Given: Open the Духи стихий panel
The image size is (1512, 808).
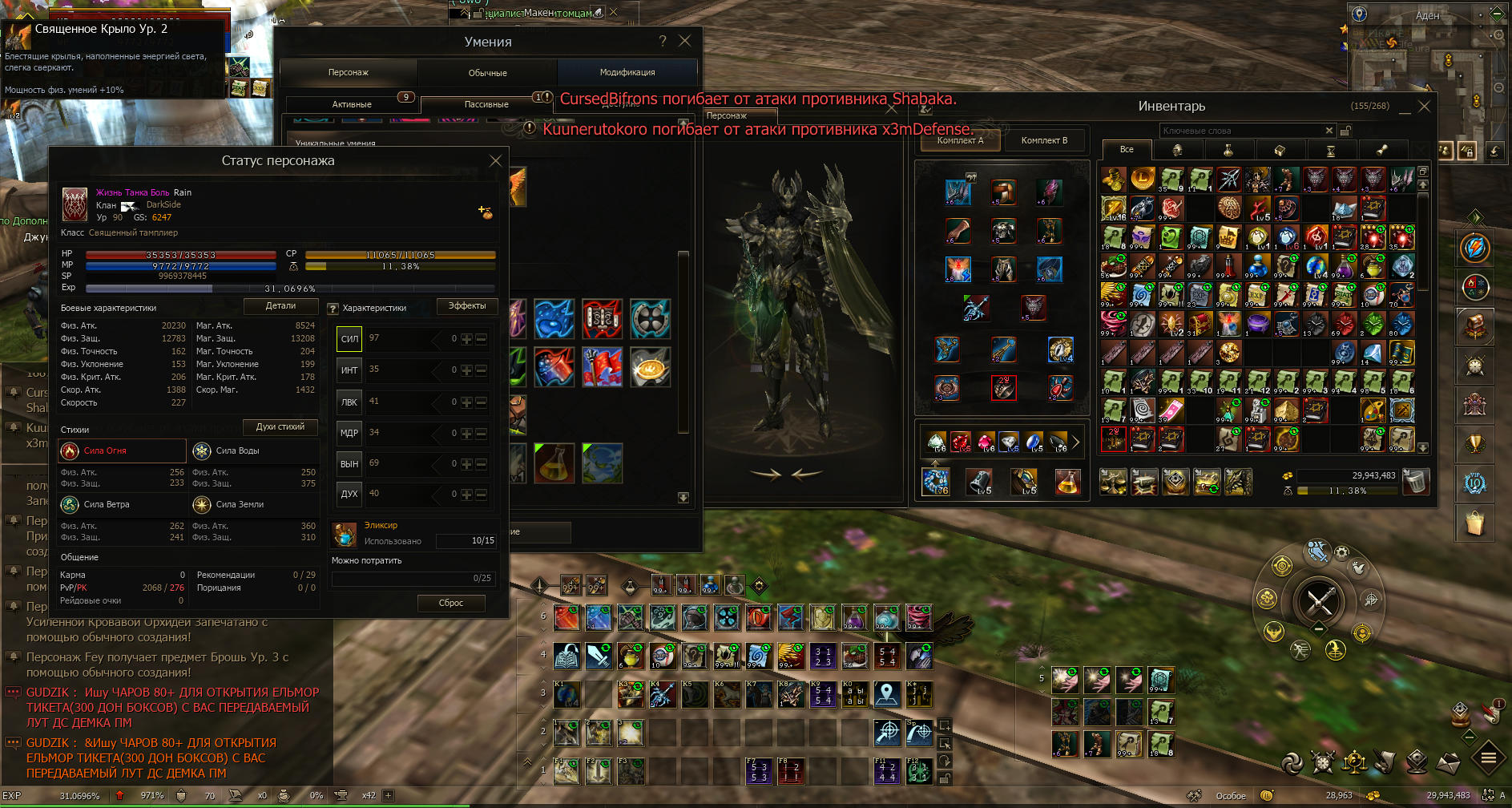Looking at the screenshot, I should coord(280,426).
